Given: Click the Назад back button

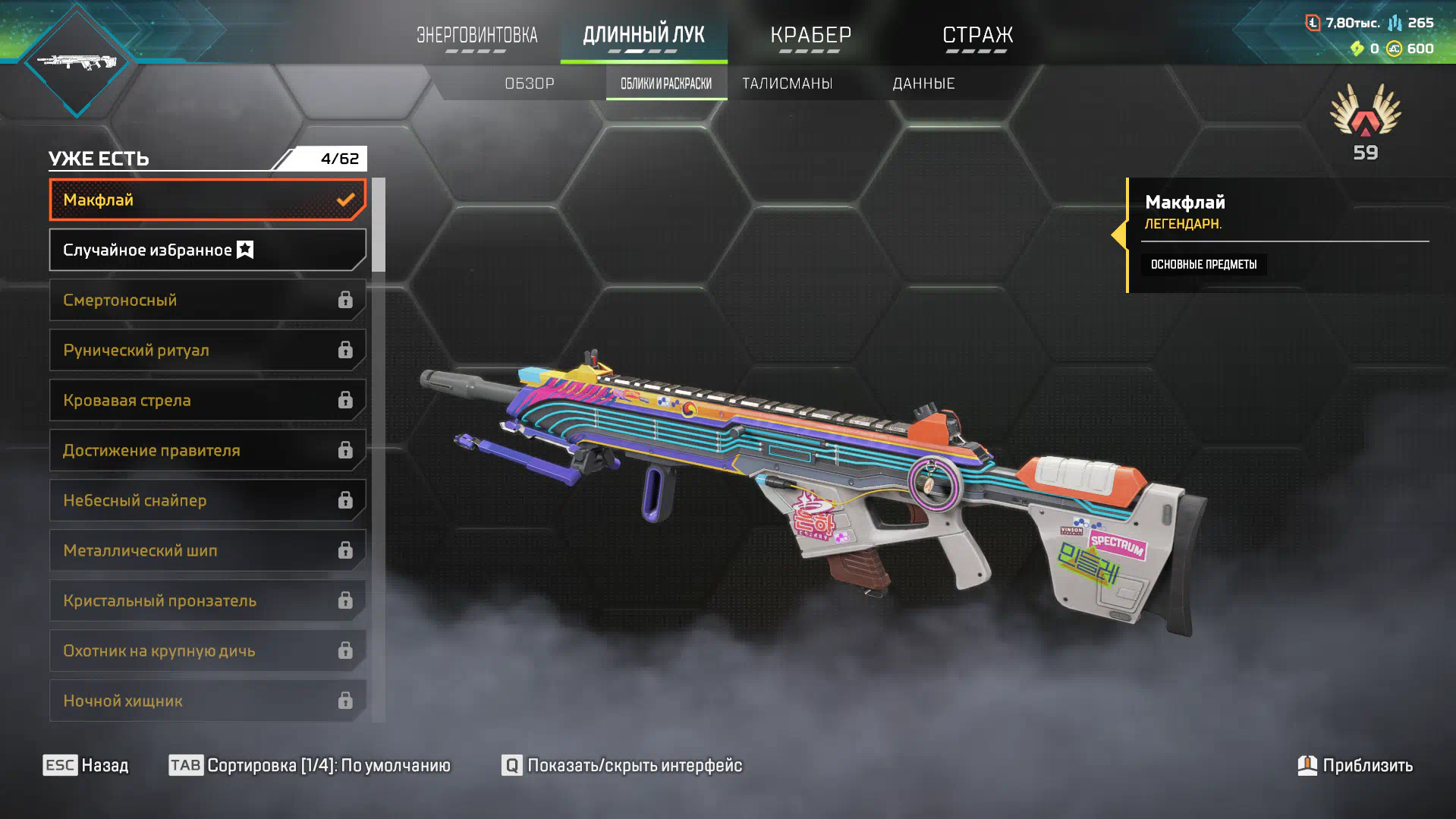Looking at the screenshot, I should tap(86, 765).
